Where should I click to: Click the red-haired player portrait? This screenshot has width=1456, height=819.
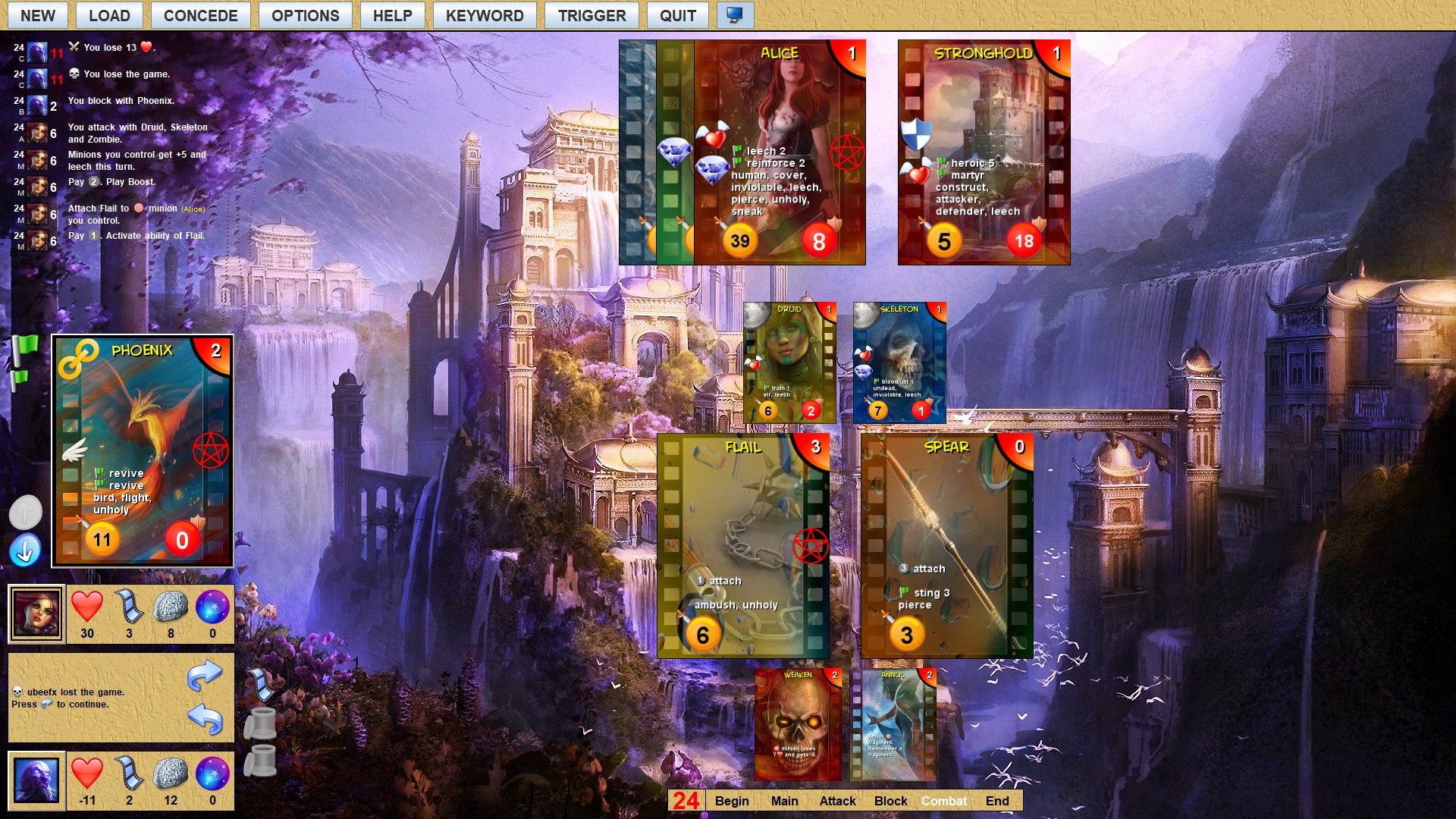pos(36,613)
